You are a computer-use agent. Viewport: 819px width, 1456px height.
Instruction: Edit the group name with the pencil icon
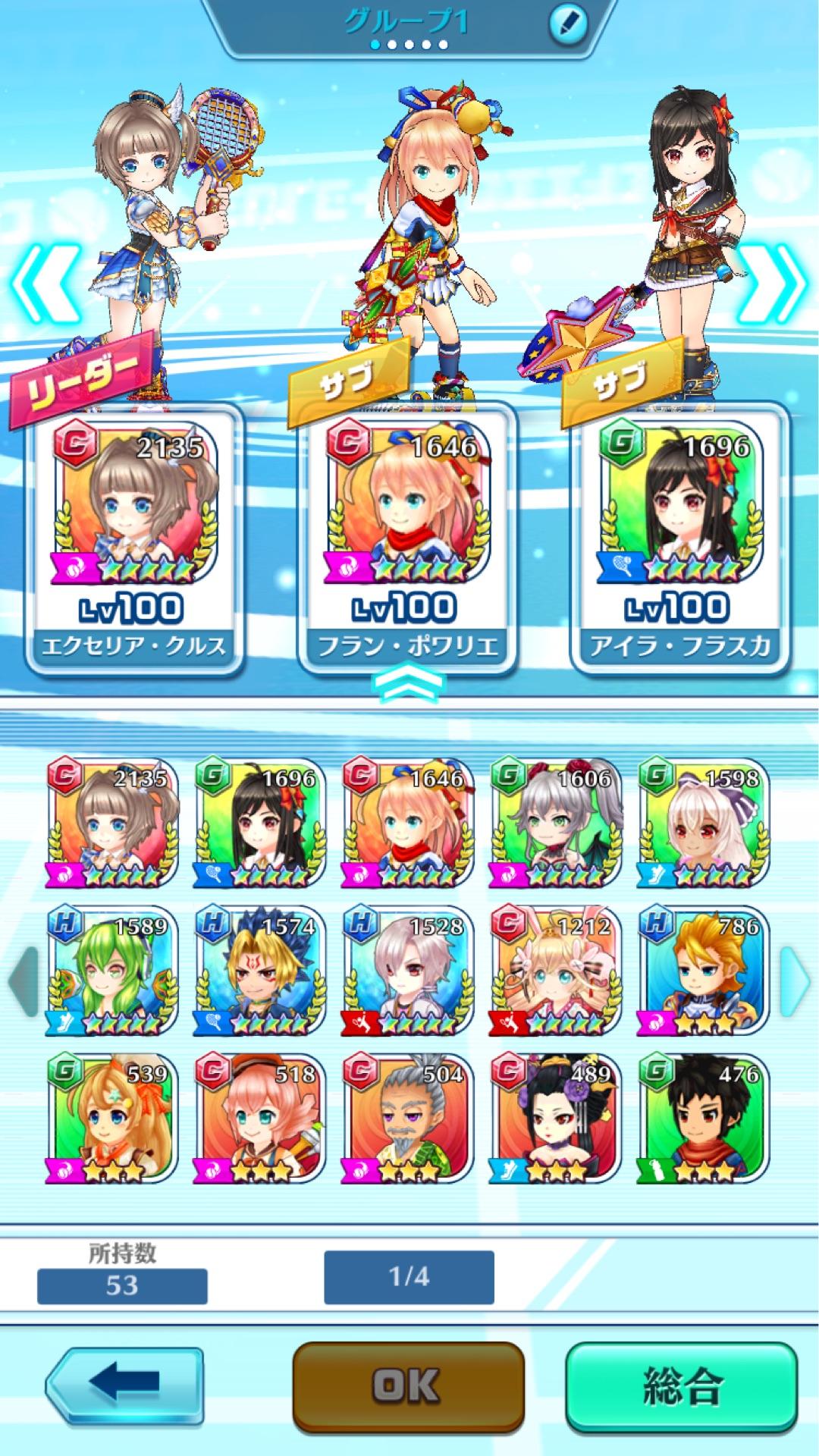pos(567,25)
